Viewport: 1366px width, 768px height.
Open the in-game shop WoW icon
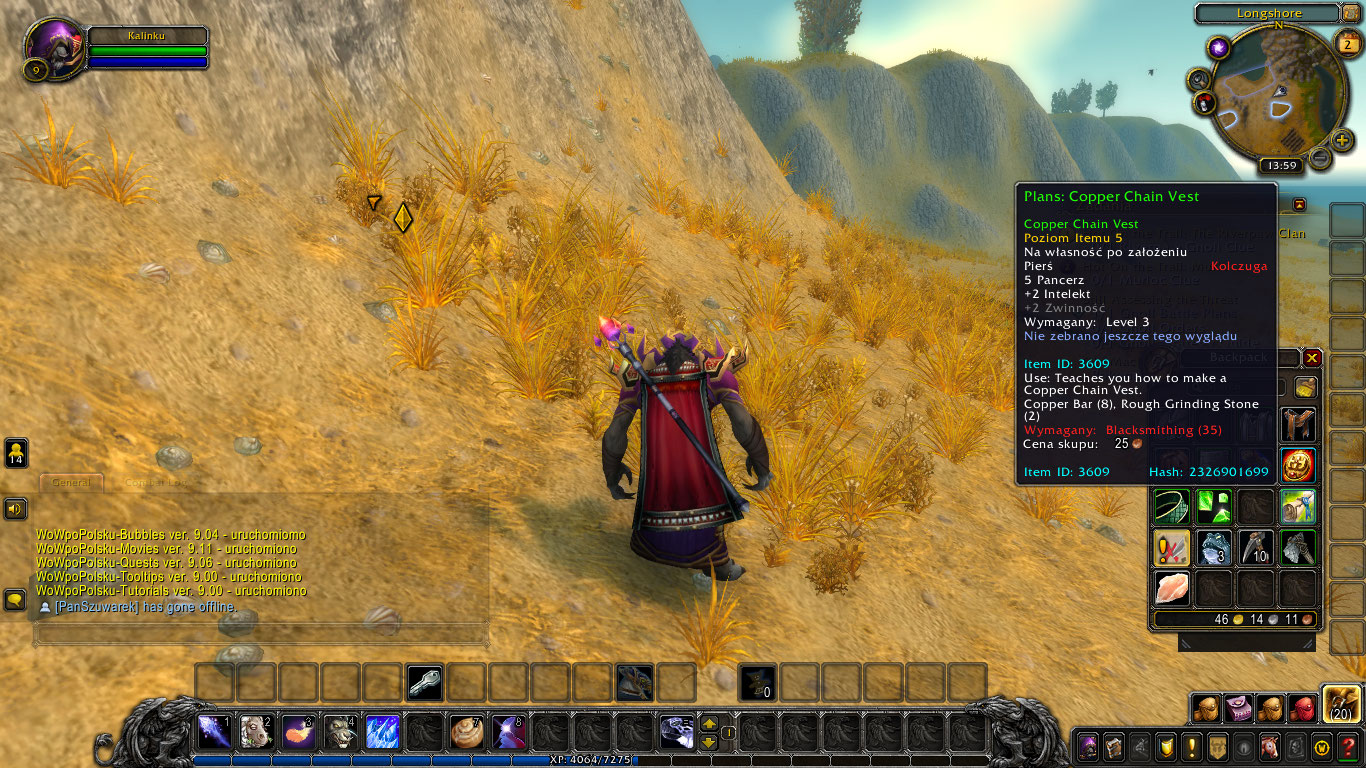1321,746
